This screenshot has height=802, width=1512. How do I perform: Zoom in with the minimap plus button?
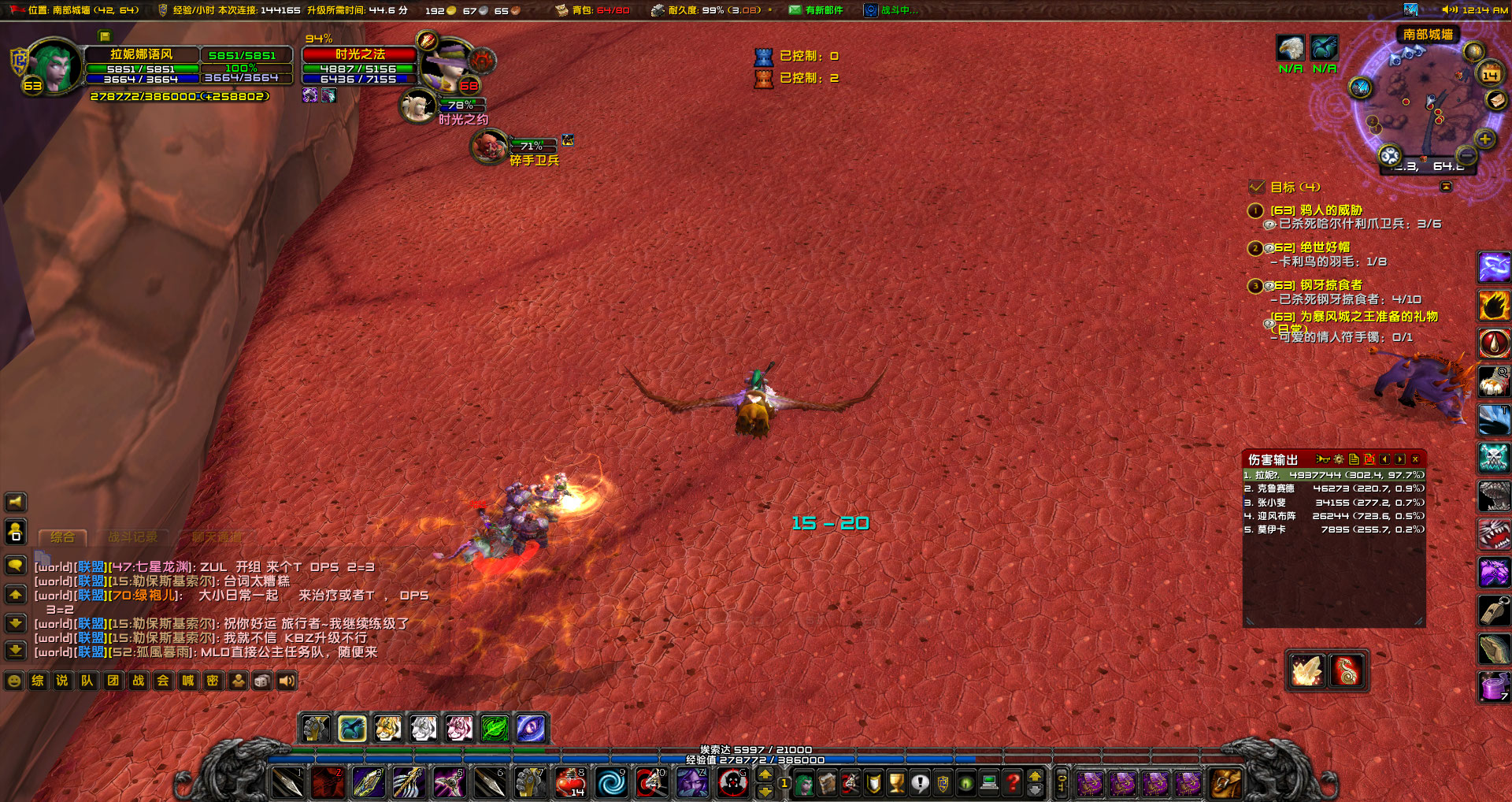click(1485, 139)
